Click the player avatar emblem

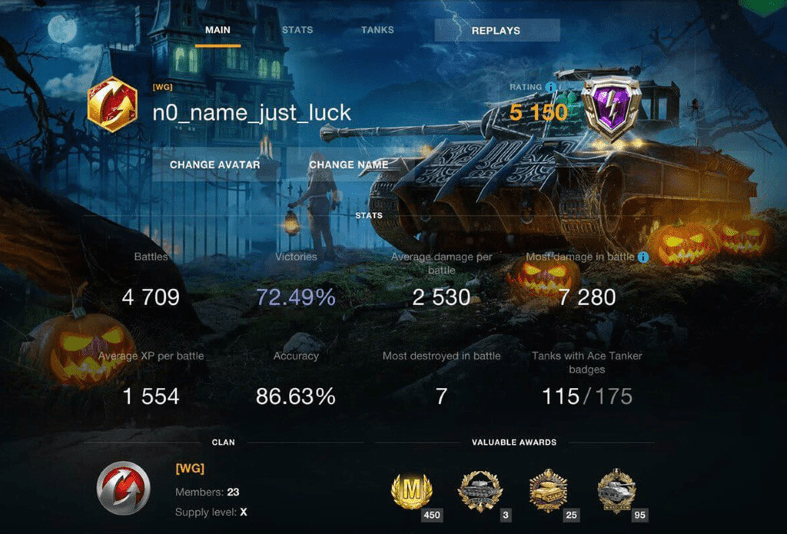coord(112,106)
